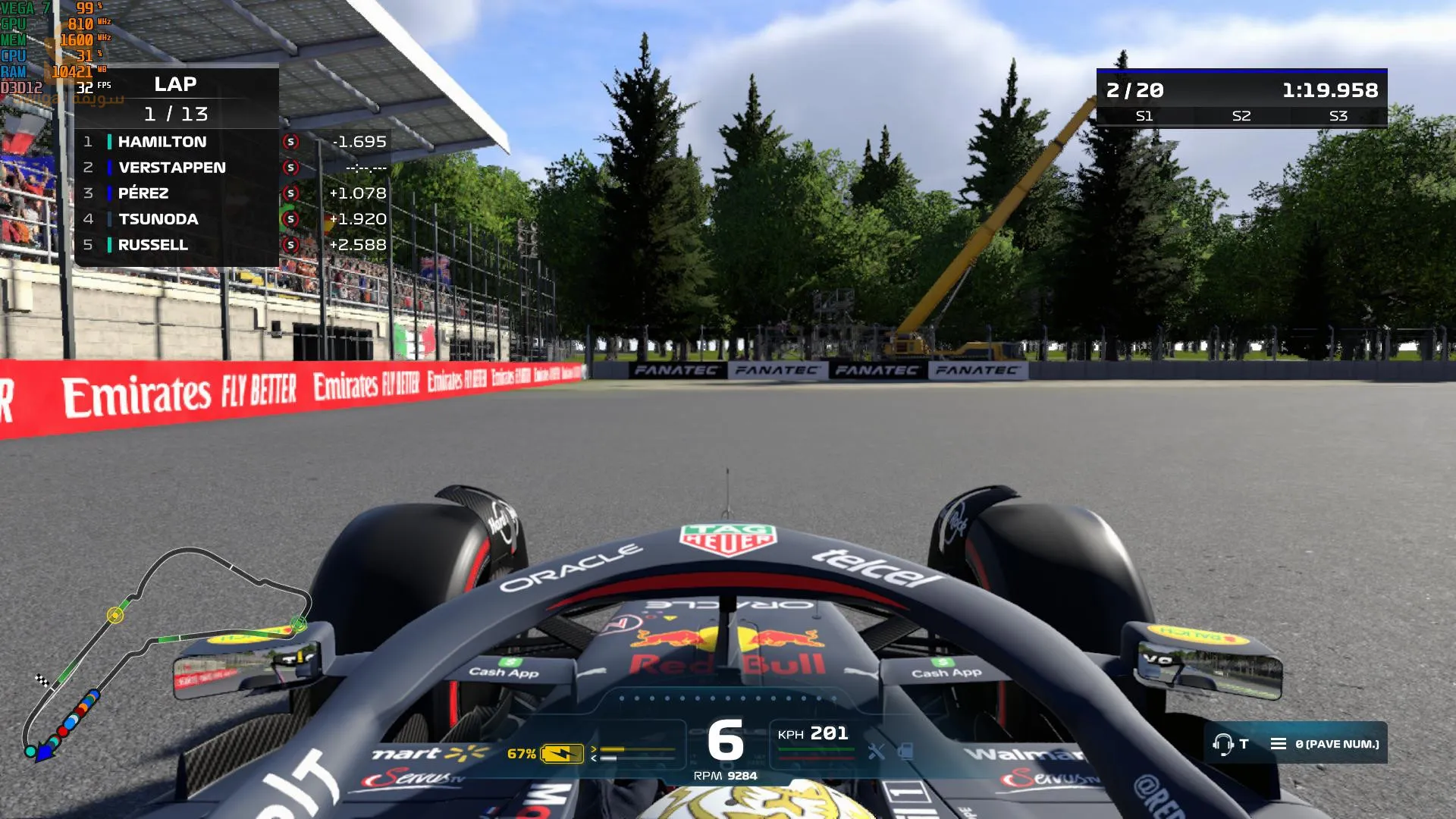This screenshot has width=1456, height=819.
Task: Open the multi-function display menu icon
Action: (1278, 744)
